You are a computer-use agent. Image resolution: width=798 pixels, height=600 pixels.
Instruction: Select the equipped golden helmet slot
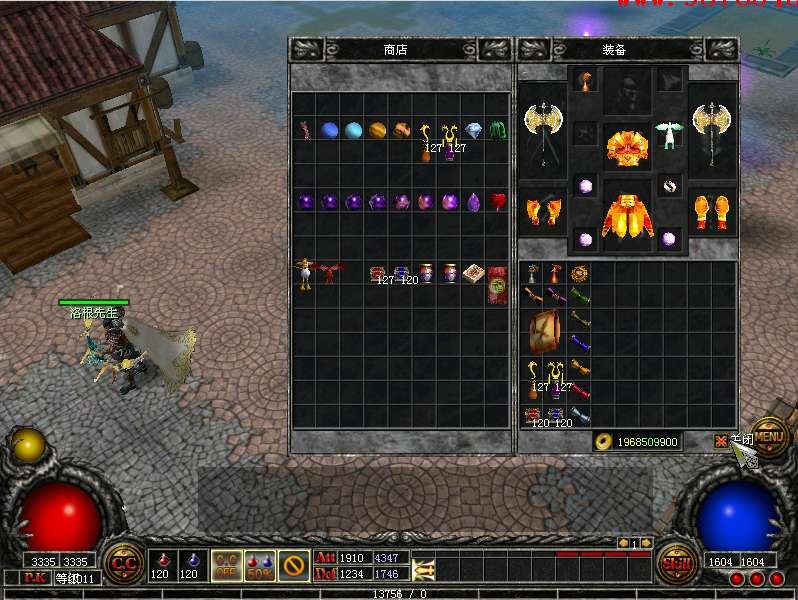[628, 146]
